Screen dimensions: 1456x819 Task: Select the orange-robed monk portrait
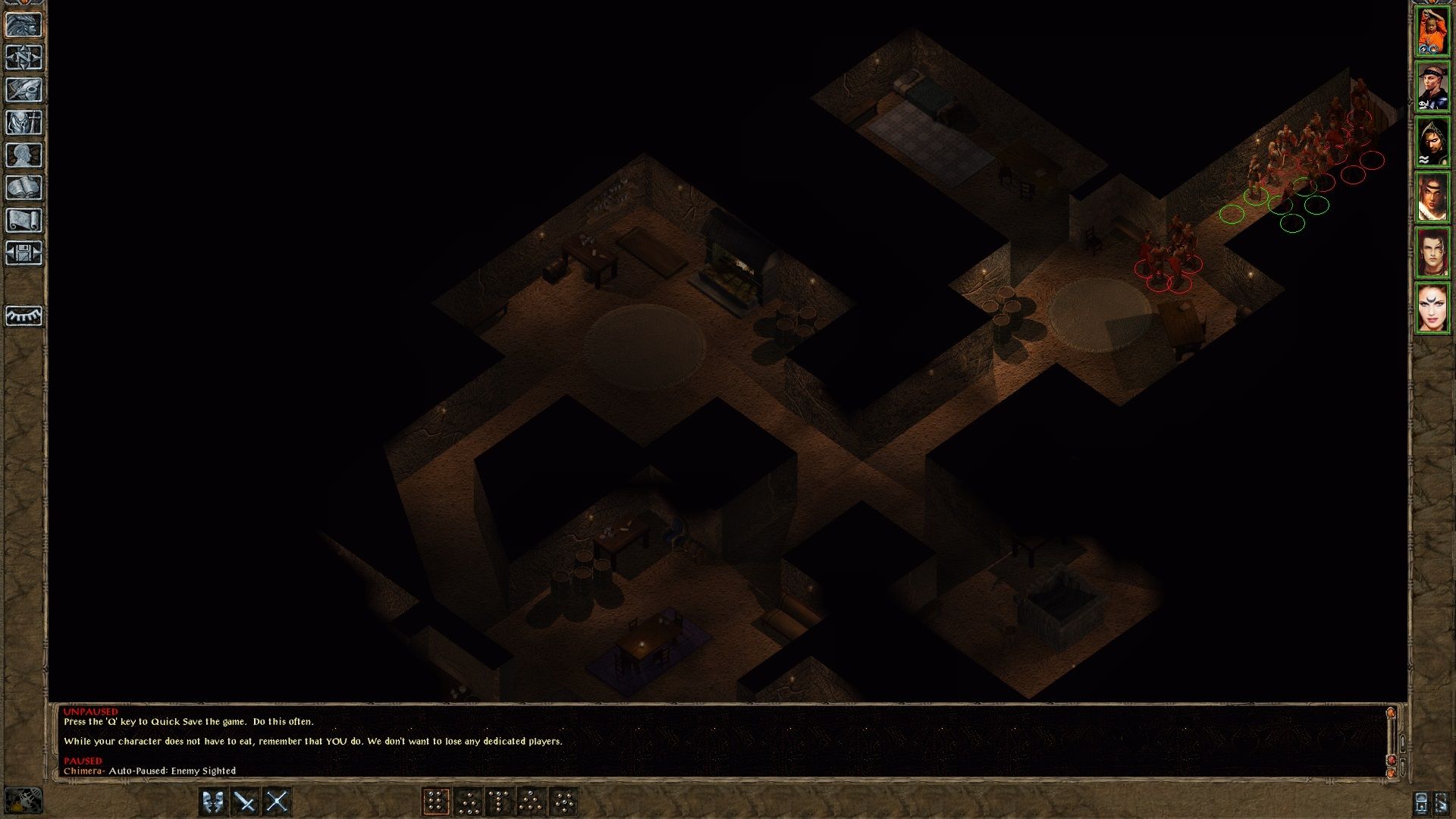coord(1432,31)
